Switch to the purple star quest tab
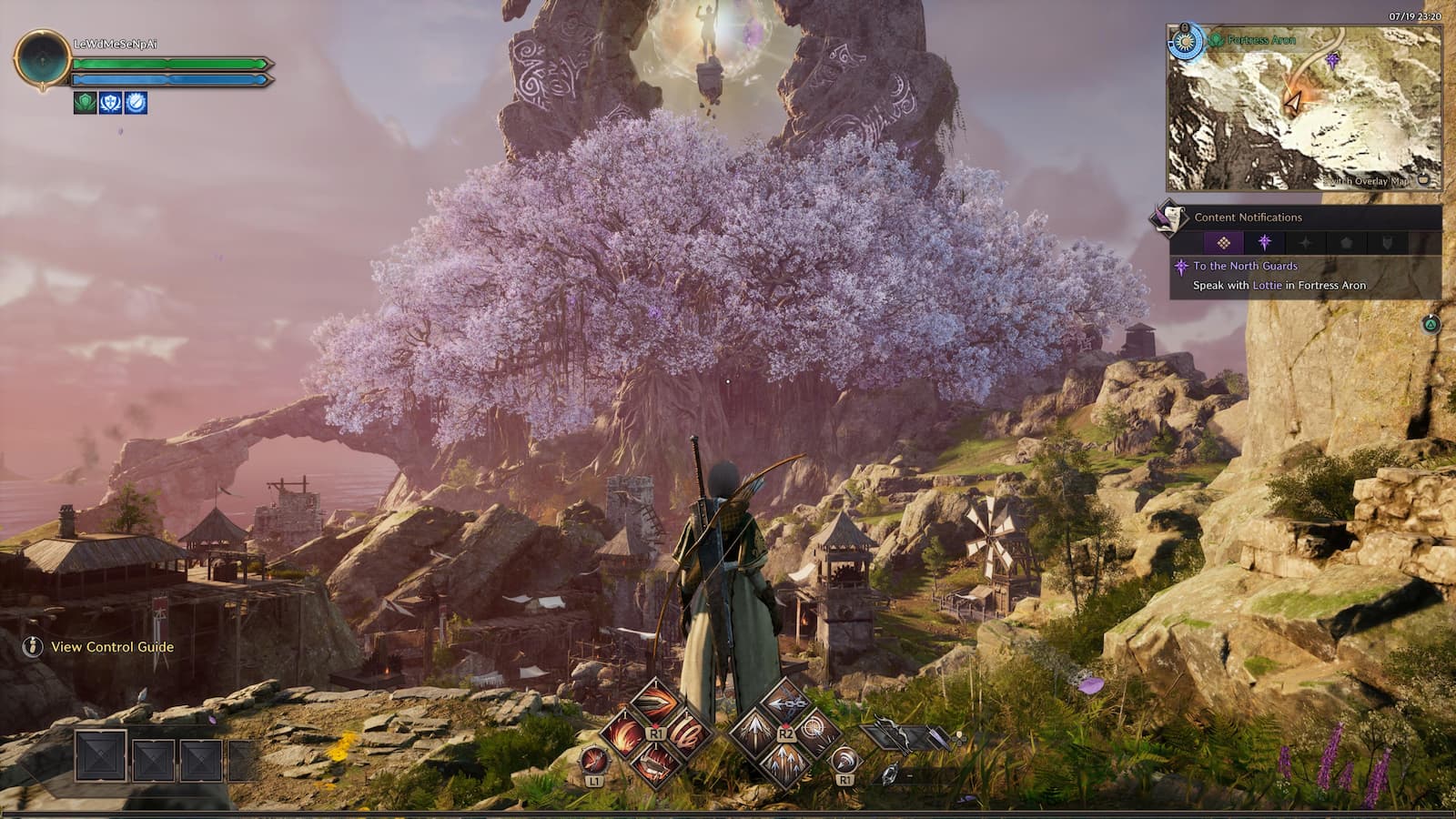The width and height of the screenshot is (1456, 819). [1264, 243]
